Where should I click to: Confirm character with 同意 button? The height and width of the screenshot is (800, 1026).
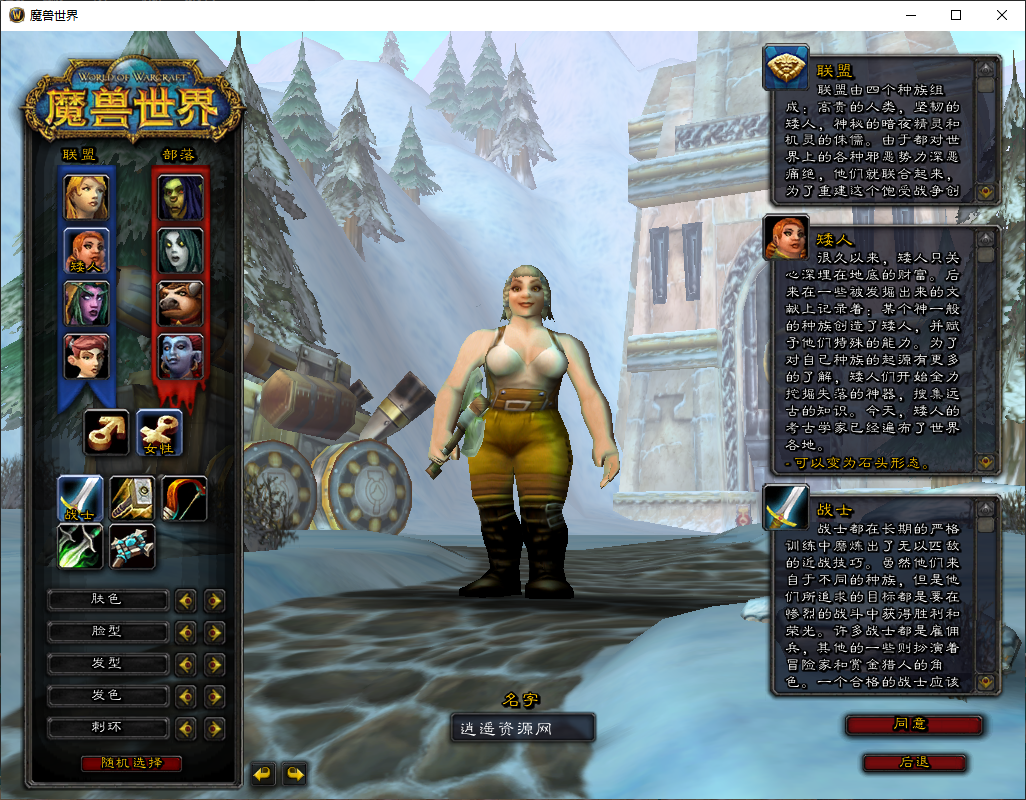click(x=914, y=724)
